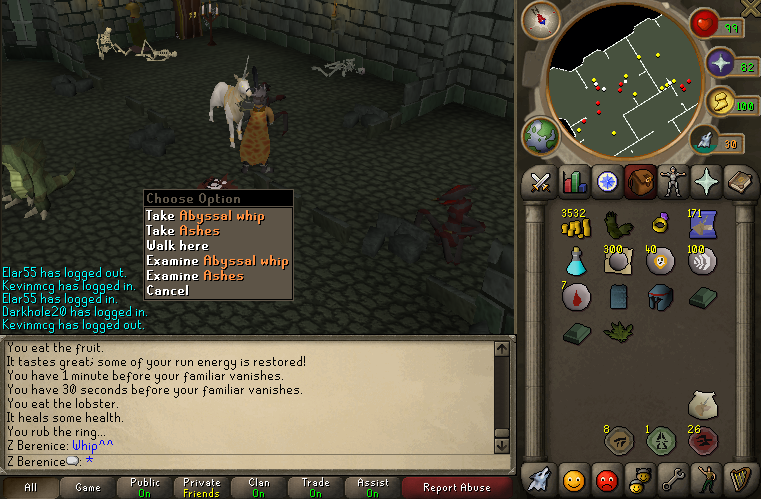Choose Examine Abyssal whip
761x499 pixels.
click(x=217, y=260)
